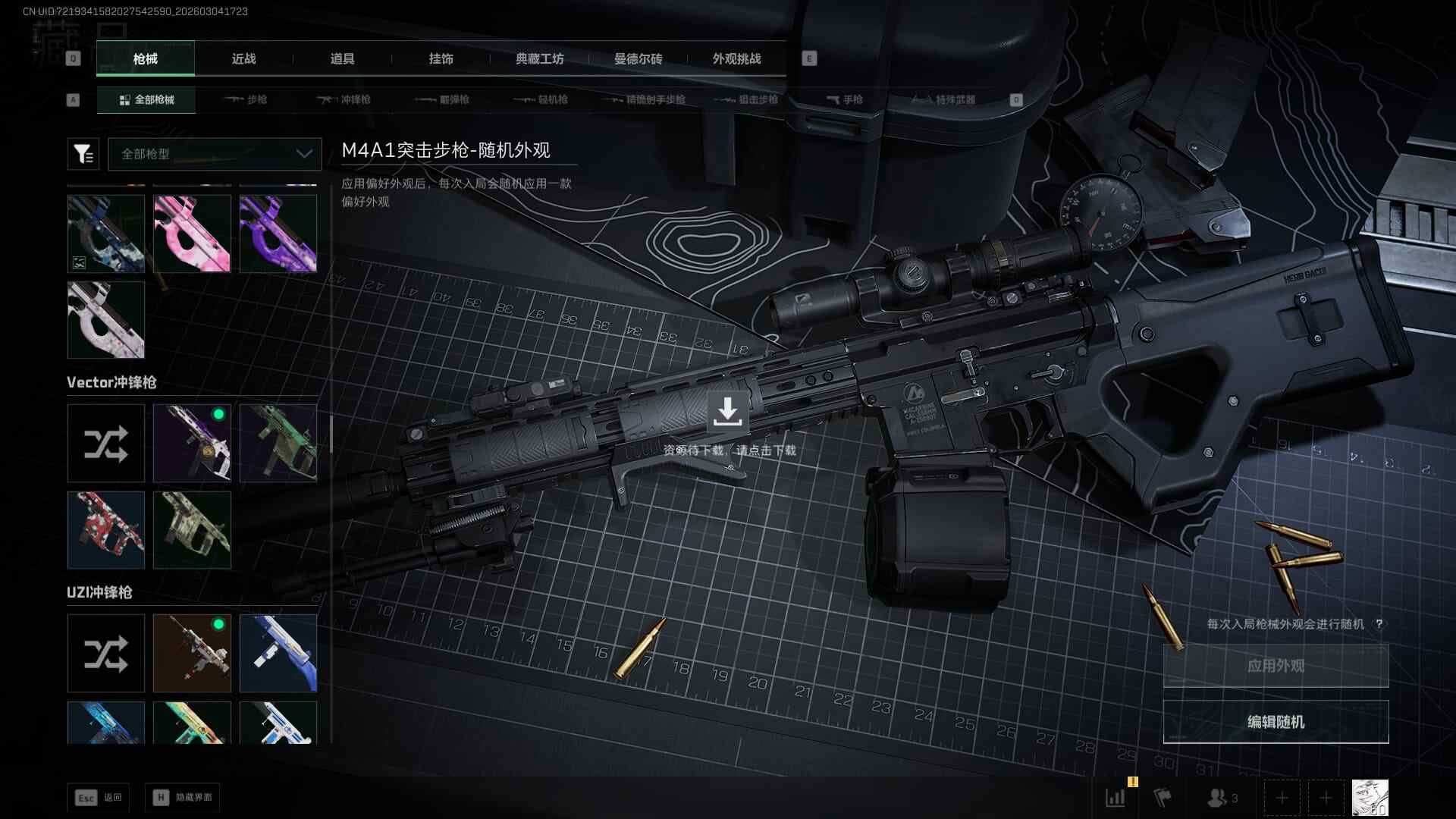Apply the skin with 应用外观 button
The image size is (1456, 819).
click(x=1276, y=666)
